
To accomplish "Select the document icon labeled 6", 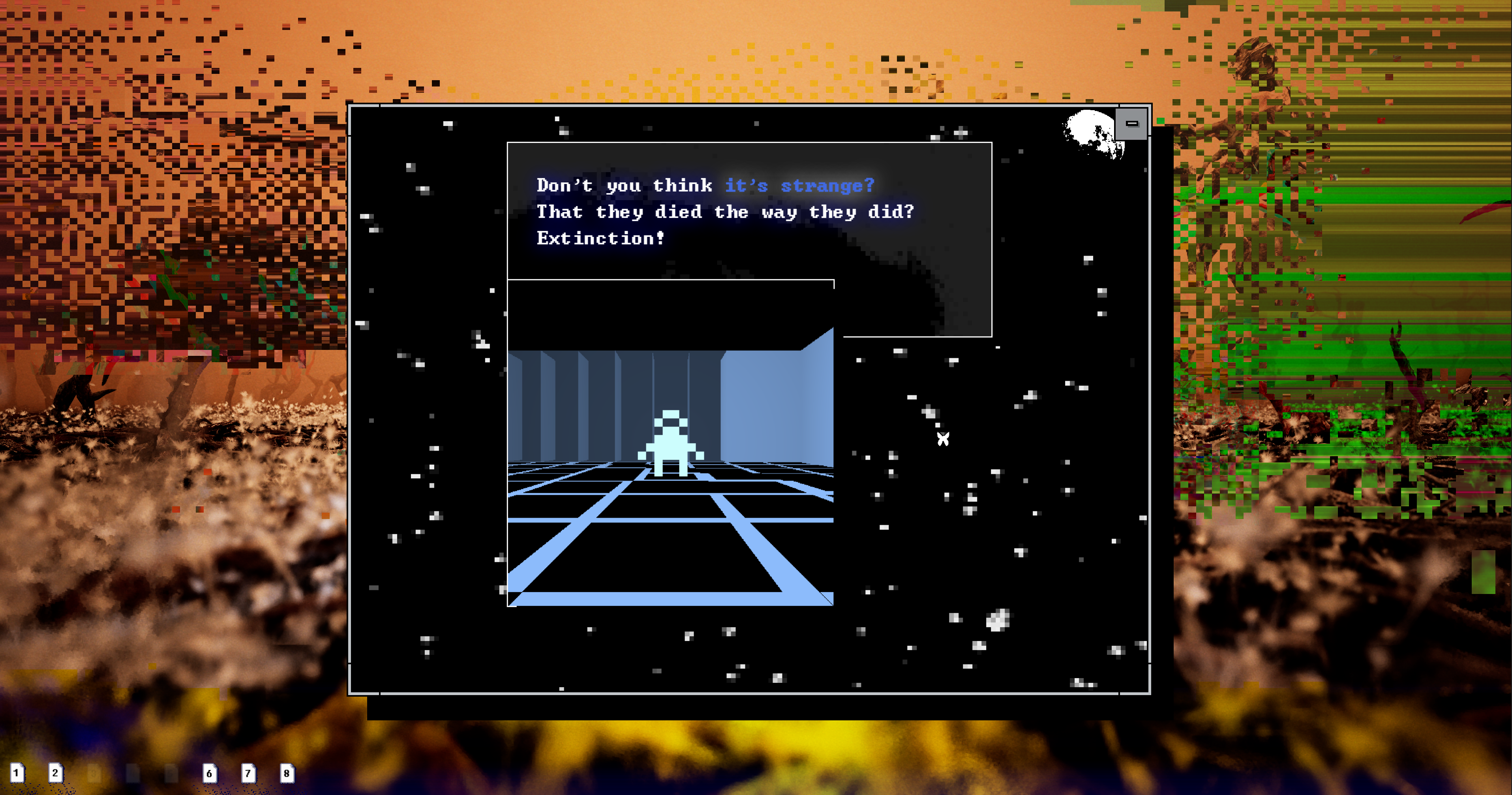I will click(210, 773).
